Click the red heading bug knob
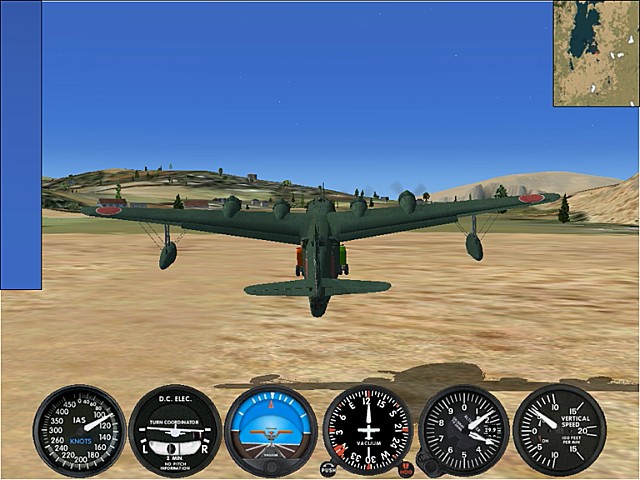 [x=406, y=468]
